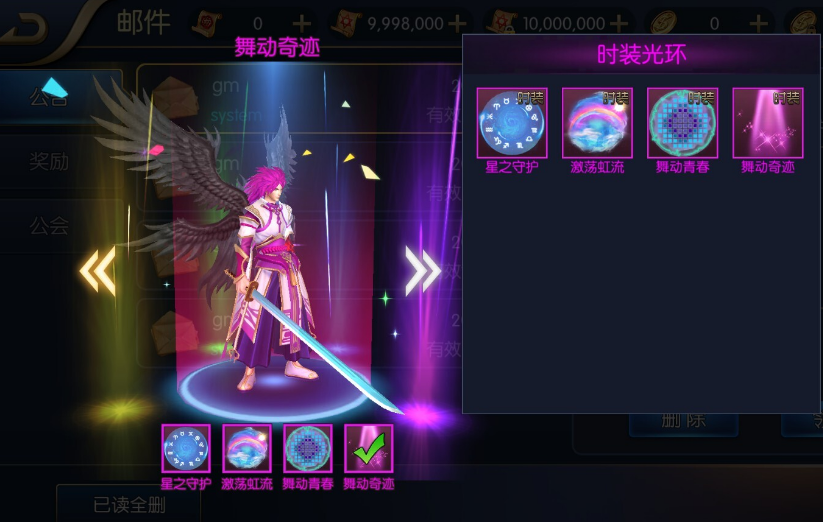Screen dimensions: 823x522
Task: Select 星之守护 in the 时装光环 panel
Action: pos(512,123)
